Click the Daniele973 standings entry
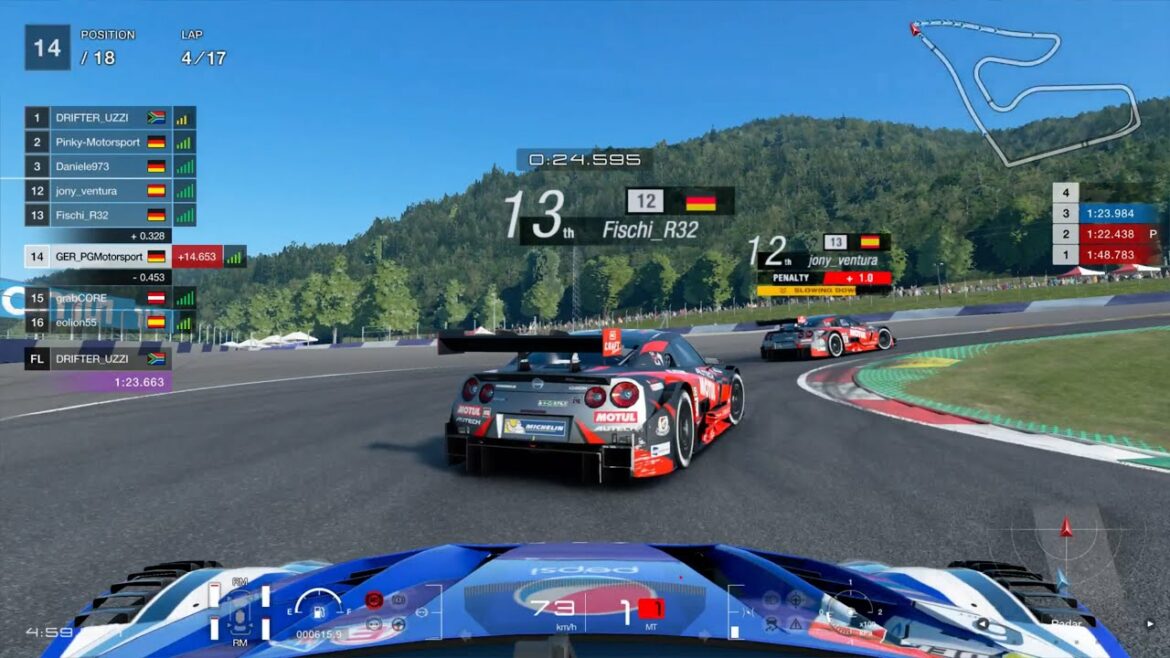Screen dimensions: 1170x658 pyautogui.click(x=100, y=166)
